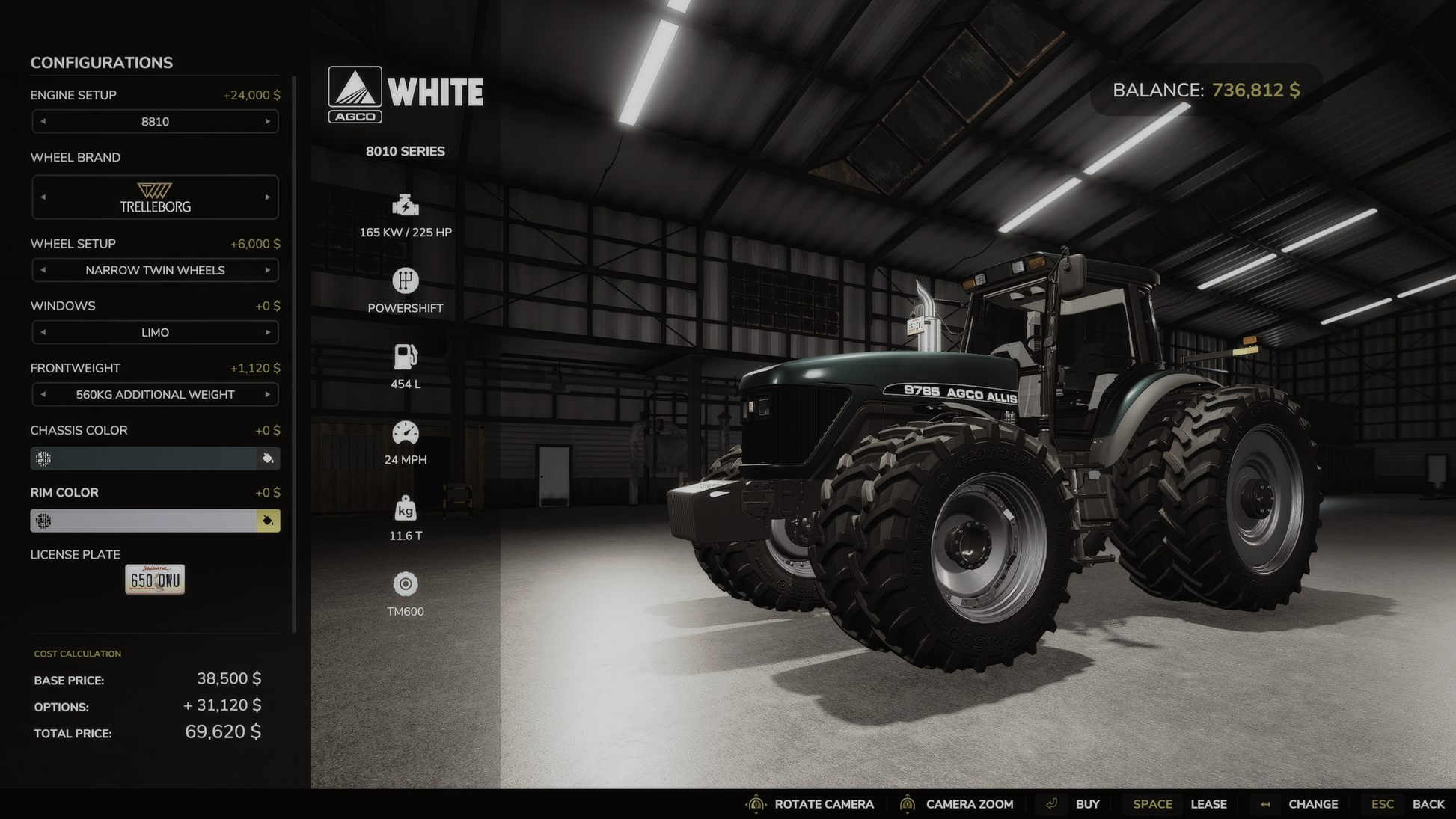Edit the 650 QWU license plate
Viewport: 1456px width, 819px height.
tap(155, 580)
